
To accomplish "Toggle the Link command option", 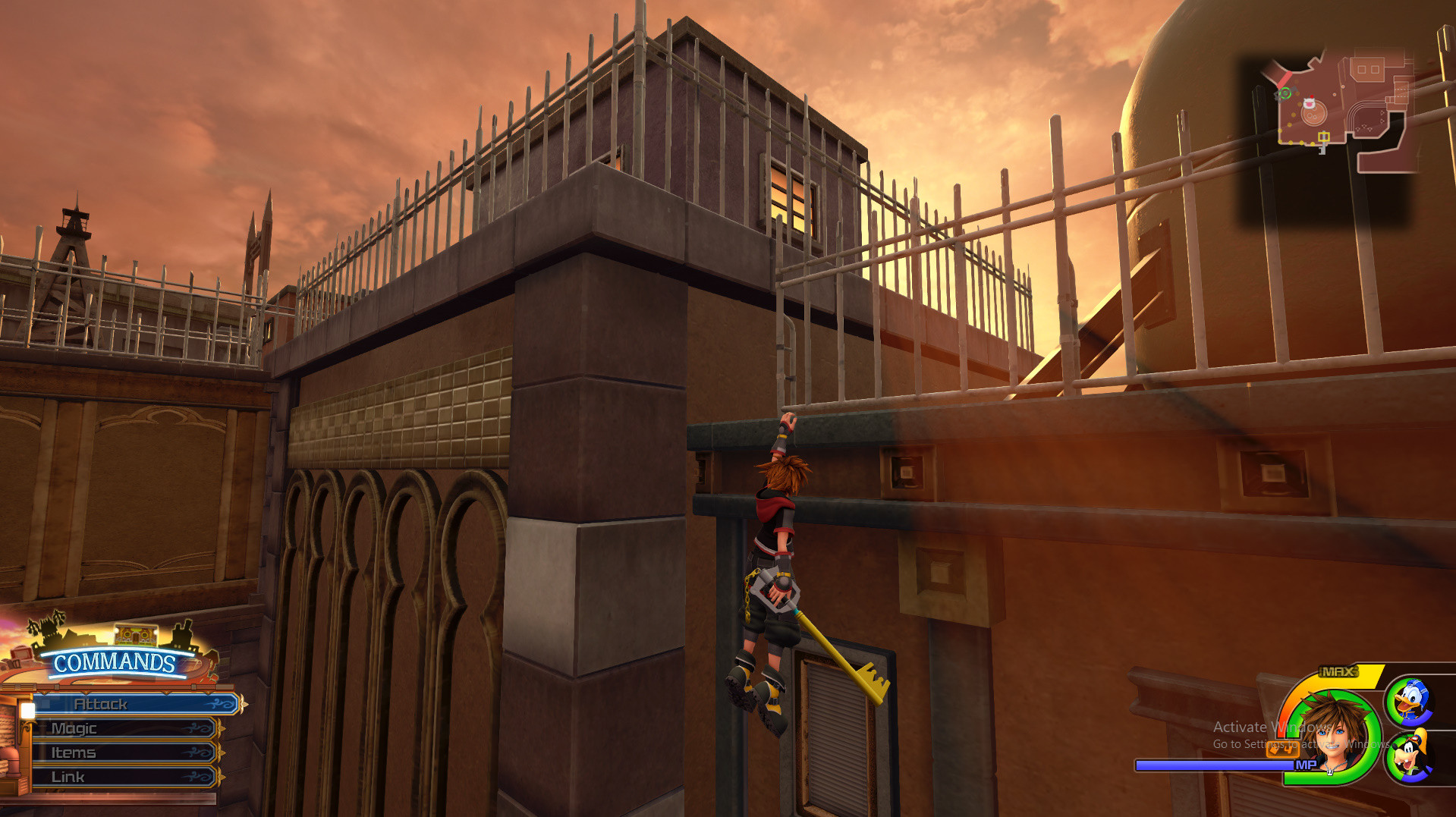I will tap(68, 775).
